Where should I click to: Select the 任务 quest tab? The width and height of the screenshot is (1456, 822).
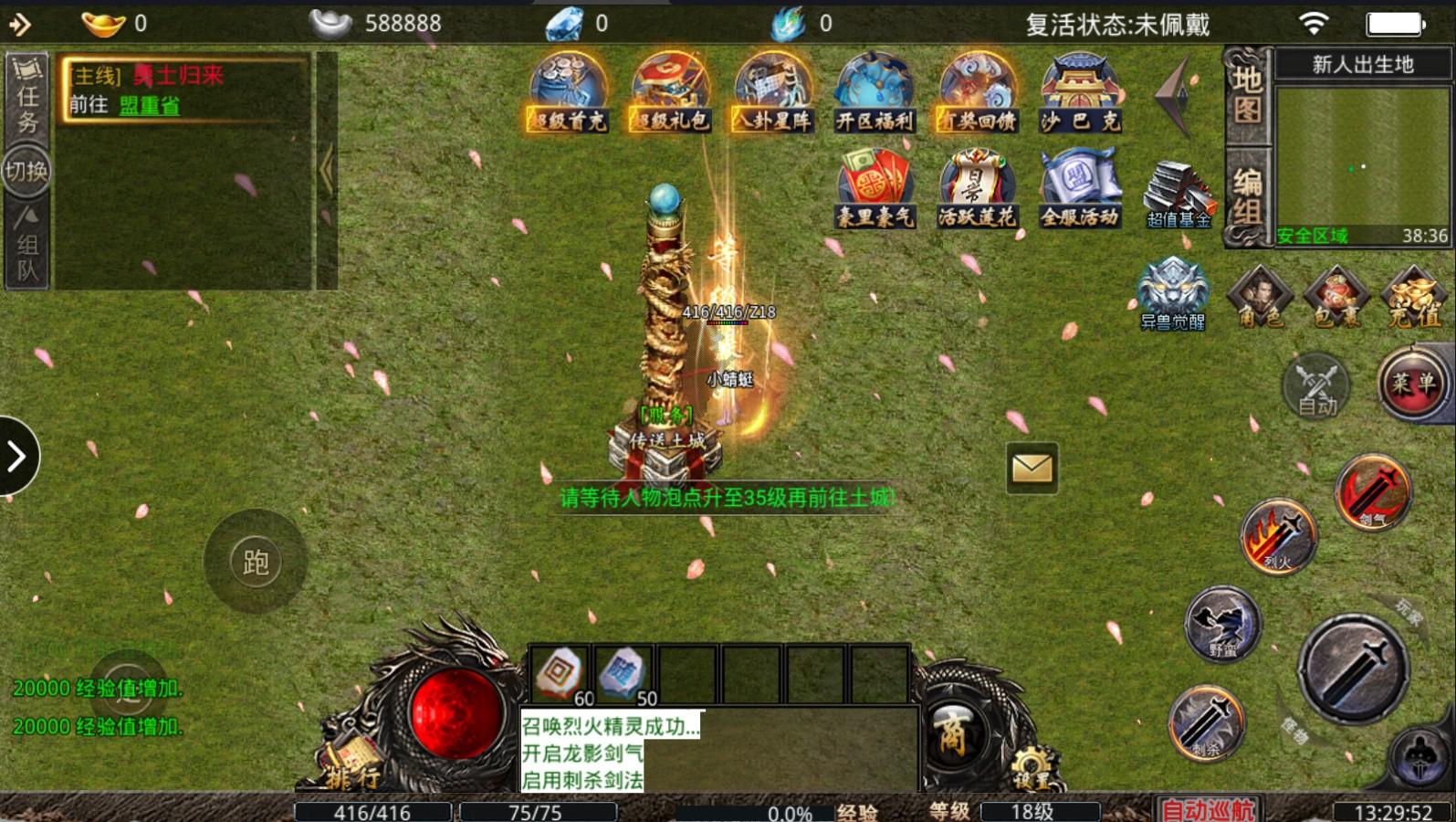pyautogui.click(x=27, y=96)
